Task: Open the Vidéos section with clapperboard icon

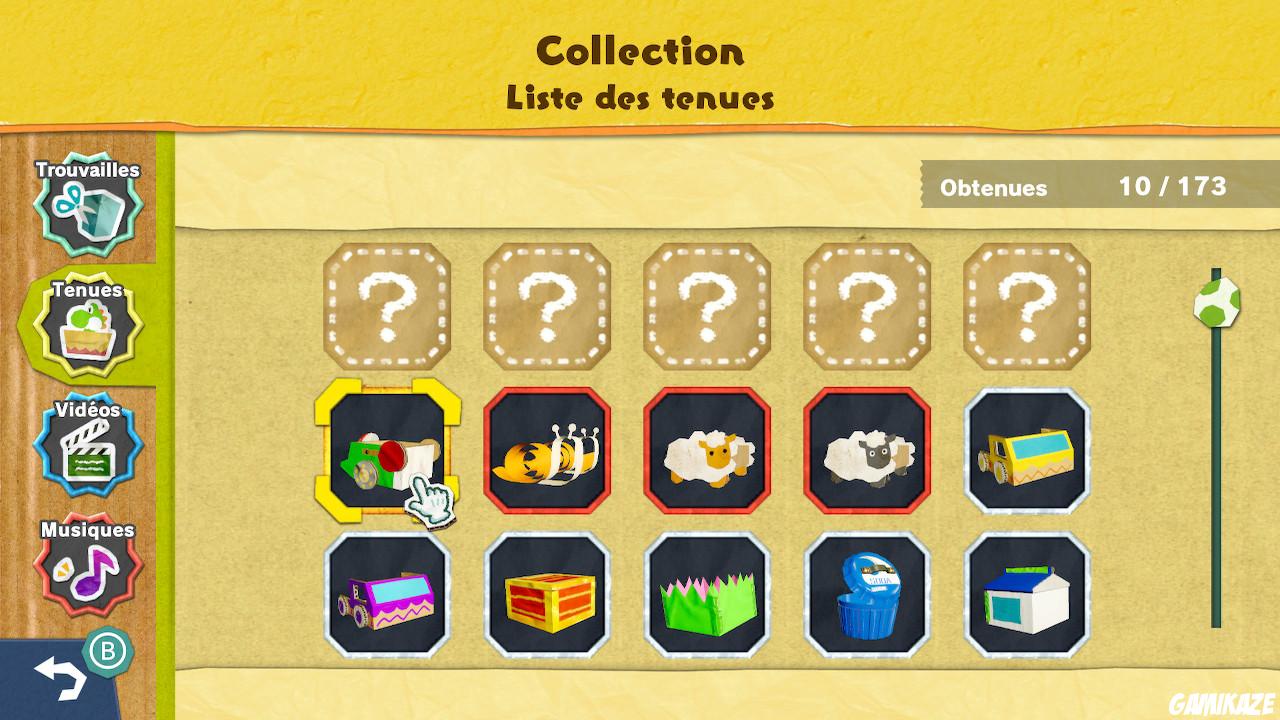Action: click(x=88, y=445)
